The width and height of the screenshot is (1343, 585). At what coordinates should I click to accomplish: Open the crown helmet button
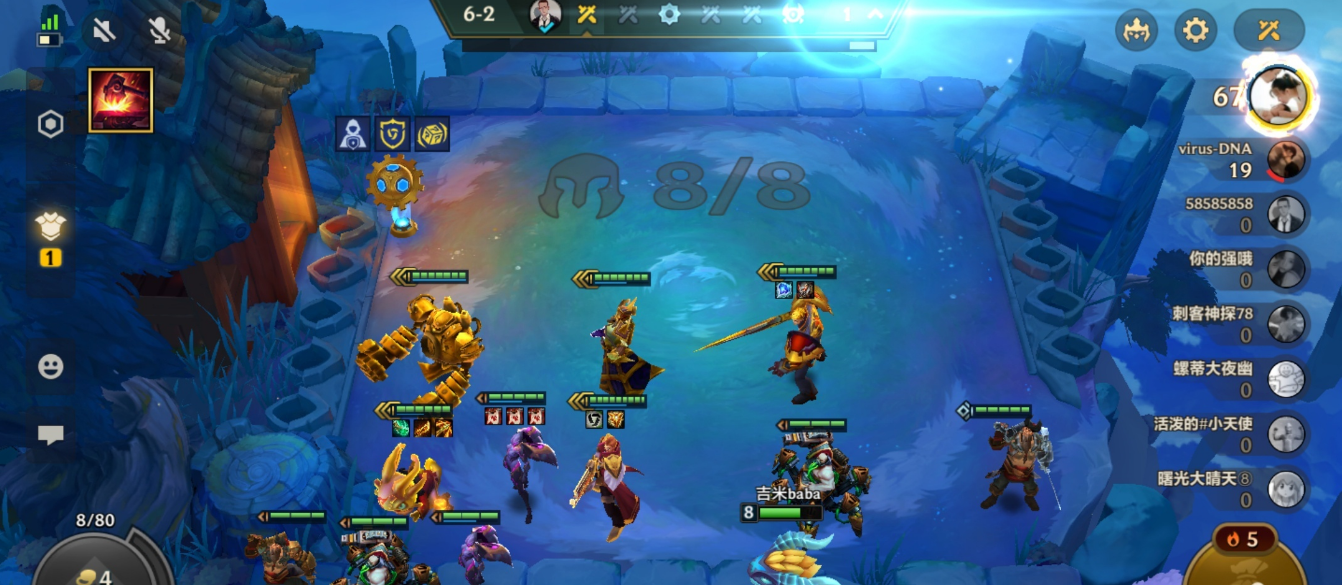(x=1136, y=30)
